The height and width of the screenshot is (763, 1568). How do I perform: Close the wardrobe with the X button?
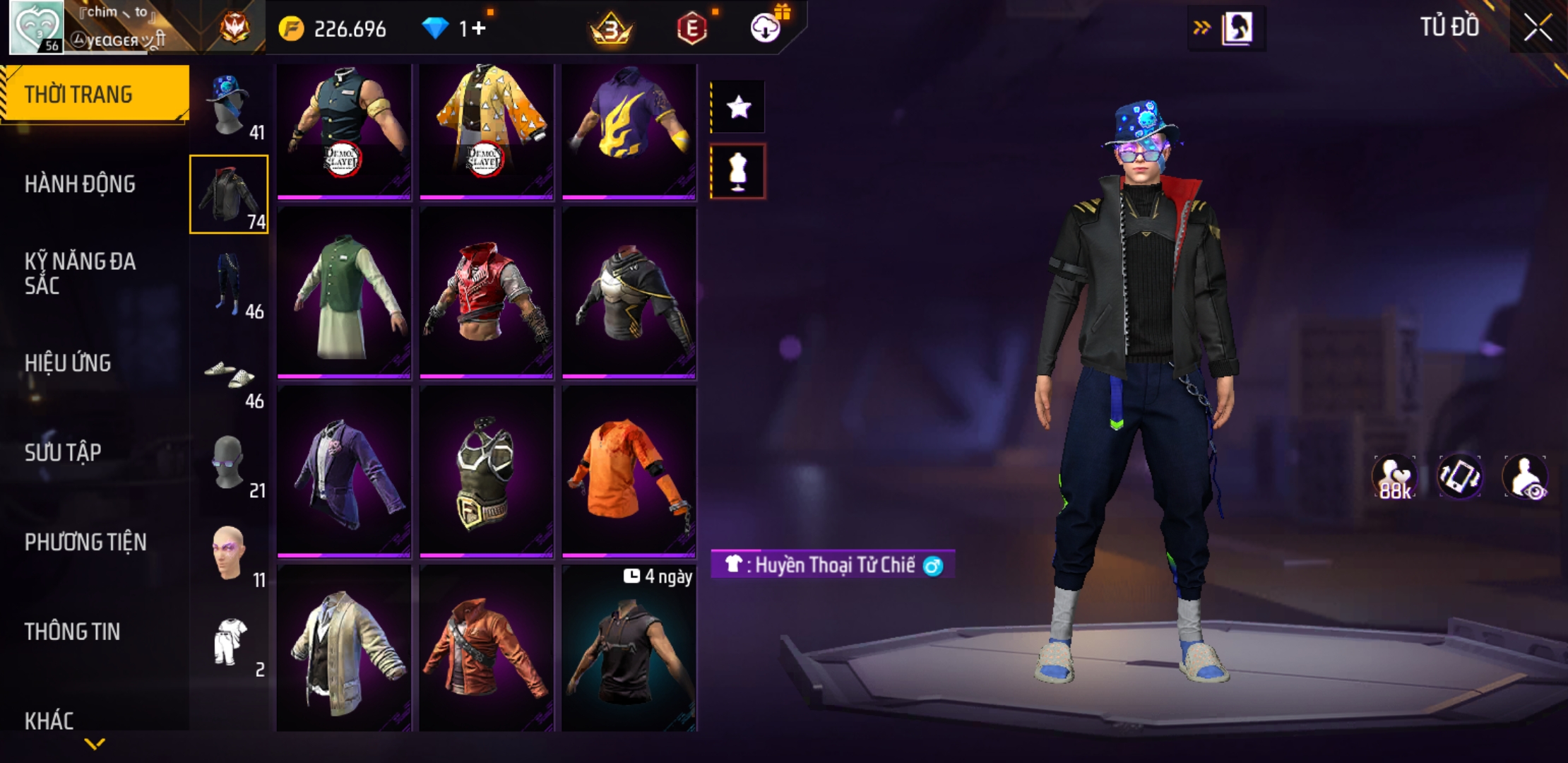(1537, 28)
